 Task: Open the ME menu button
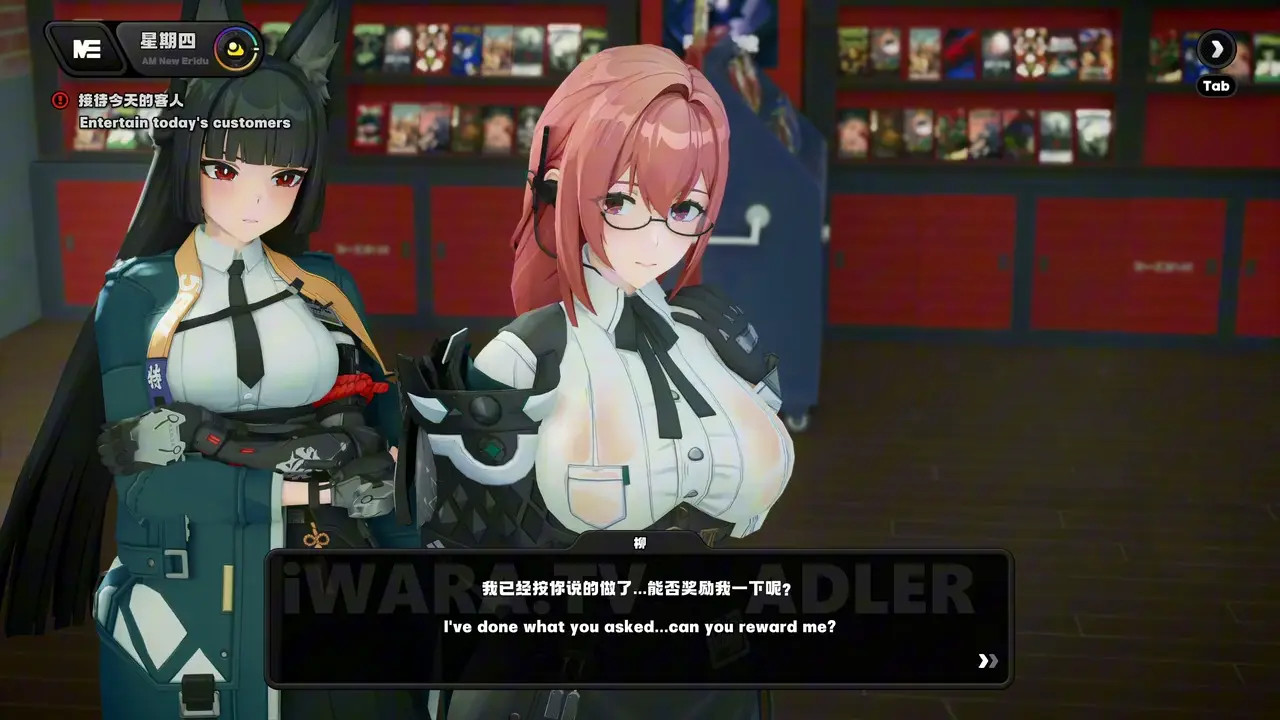pos(86,49)
